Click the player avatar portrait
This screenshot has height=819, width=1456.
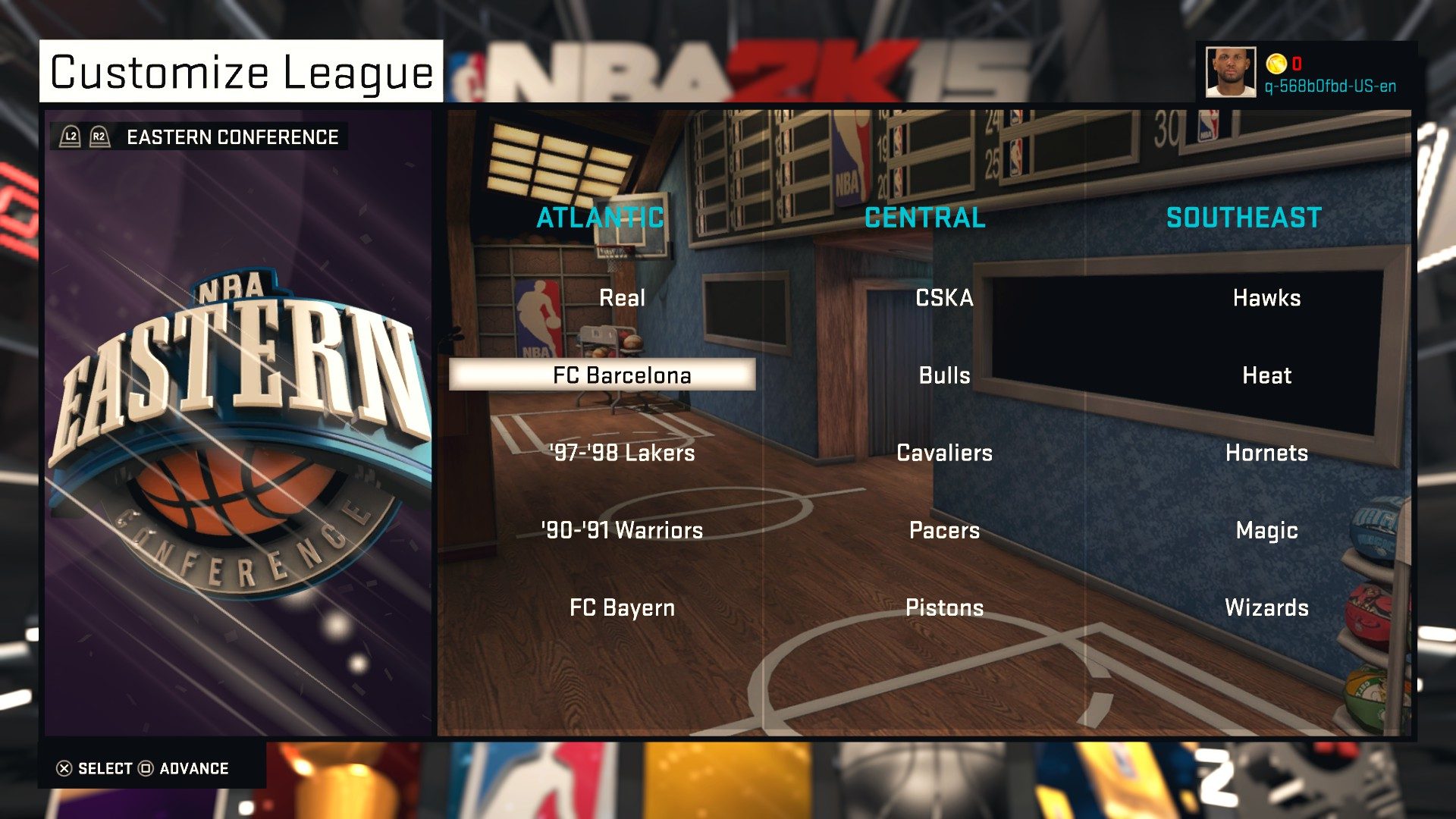(x=1230, y=73)
